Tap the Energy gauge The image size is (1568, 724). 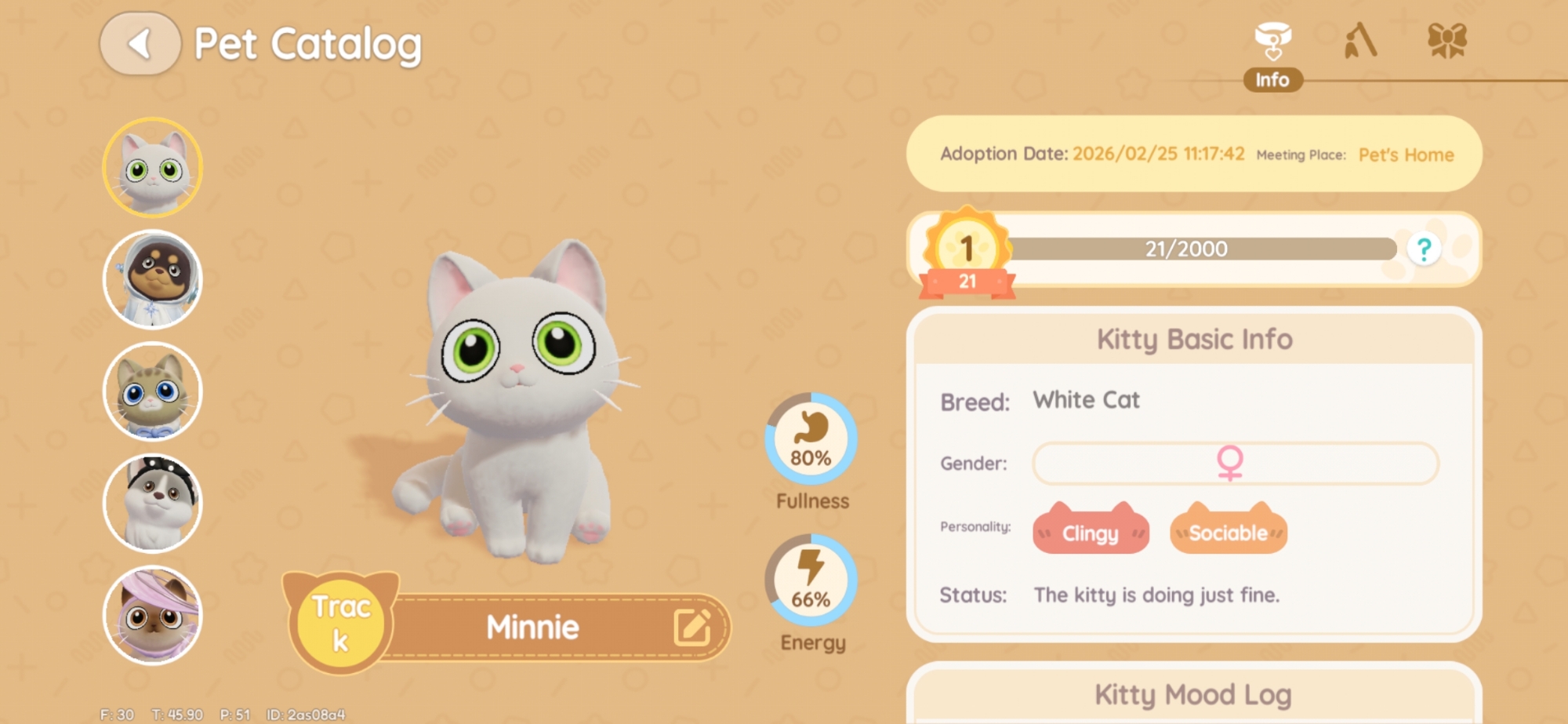(811, 580)
